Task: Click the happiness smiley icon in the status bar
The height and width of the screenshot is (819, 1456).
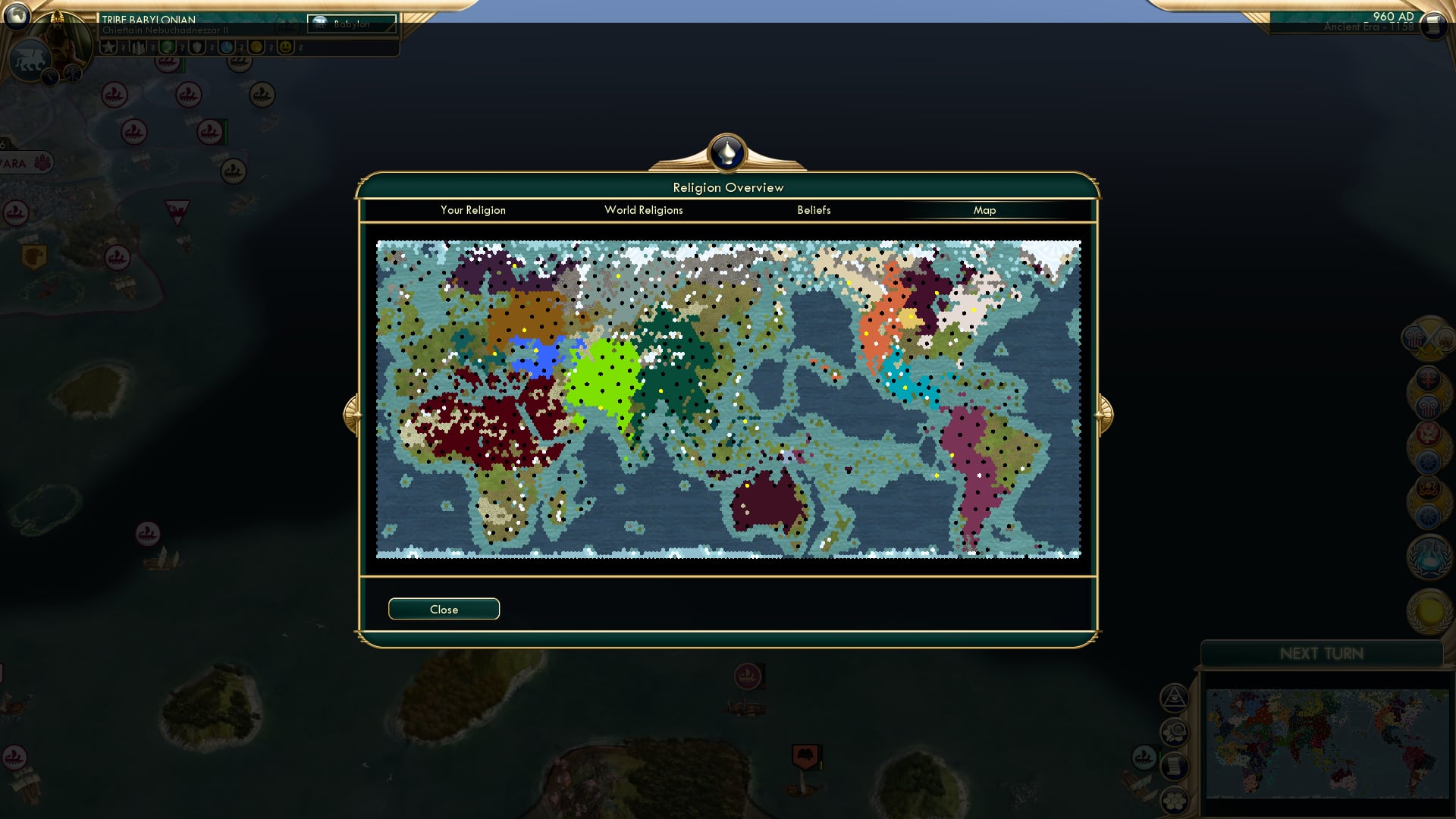Action: (284, 46)
